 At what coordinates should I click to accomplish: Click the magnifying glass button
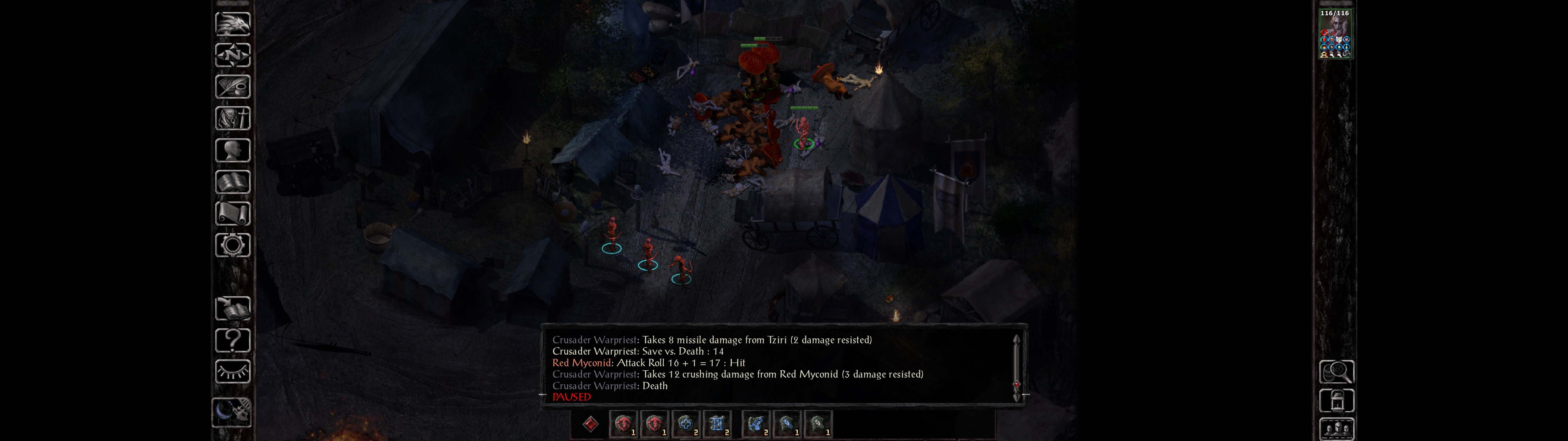tap(1336, 371)
